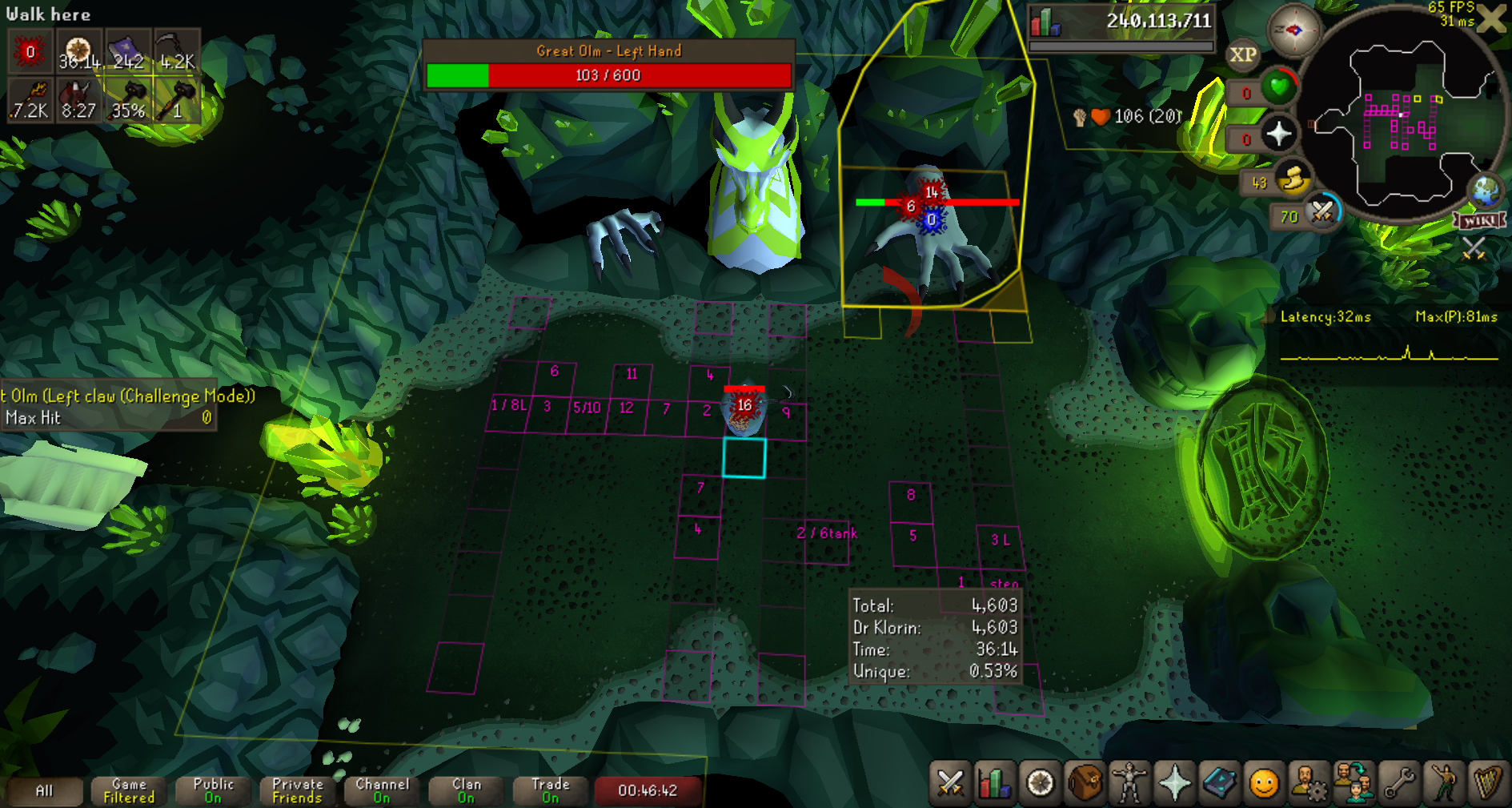Open the smiley face Friends tab

tap(1264, 782)
